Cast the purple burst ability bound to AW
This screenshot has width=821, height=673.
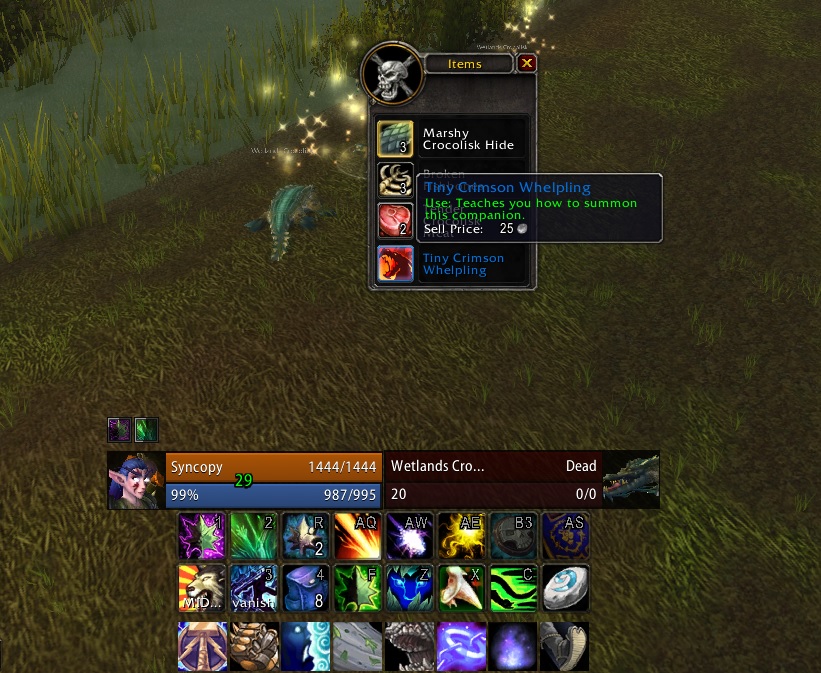coord(409,535)
